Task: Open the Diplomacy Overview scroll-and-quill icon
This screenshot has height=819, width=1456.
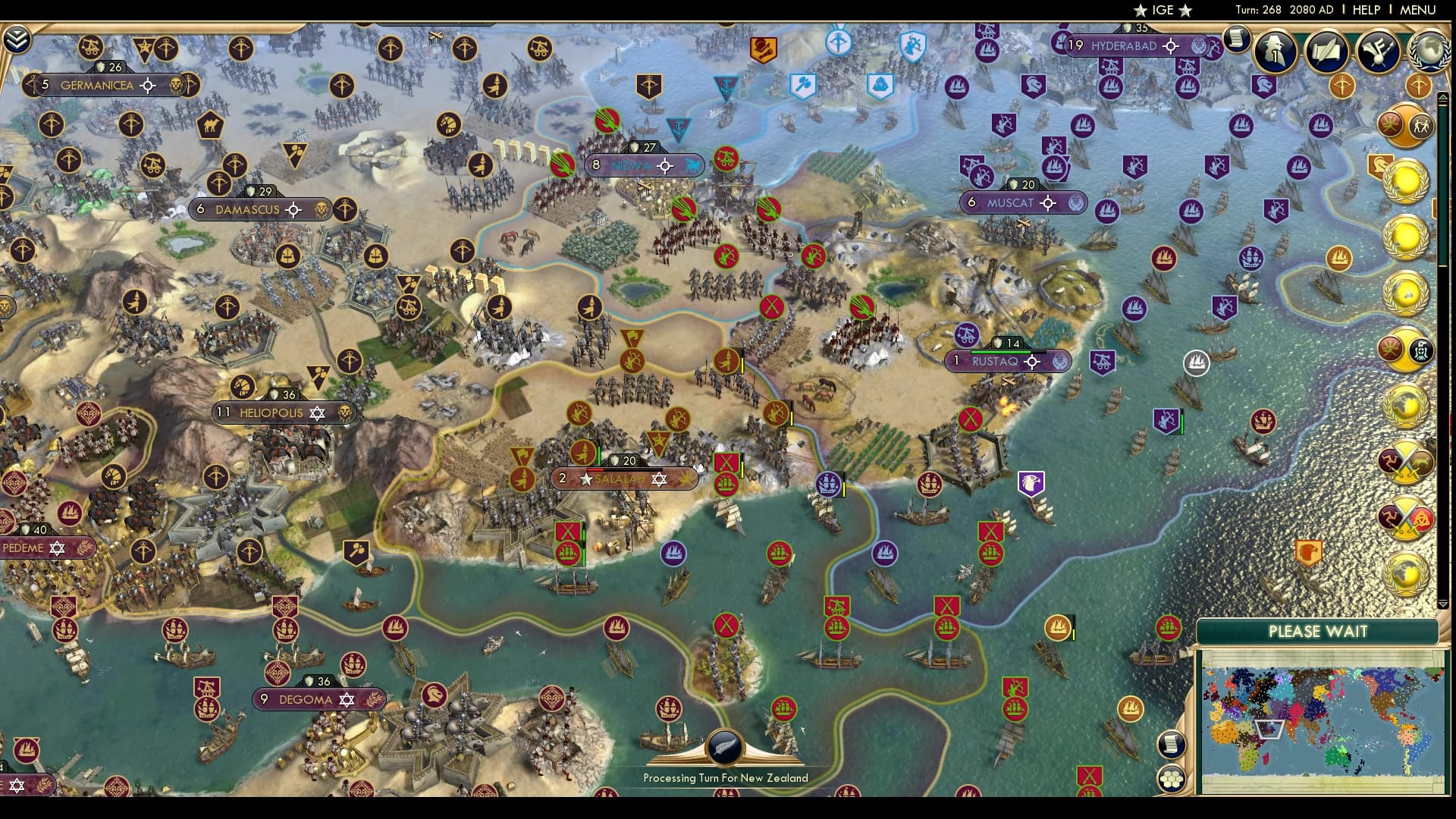Action: pos(1327,52)
